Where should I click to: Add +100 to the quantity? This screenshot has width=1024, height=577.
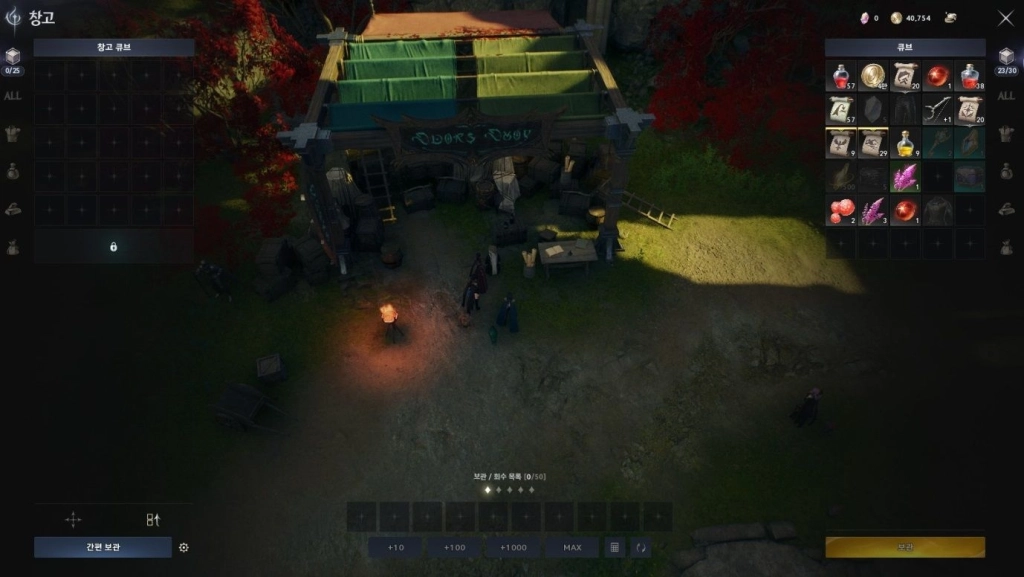(x=455, y=547)
